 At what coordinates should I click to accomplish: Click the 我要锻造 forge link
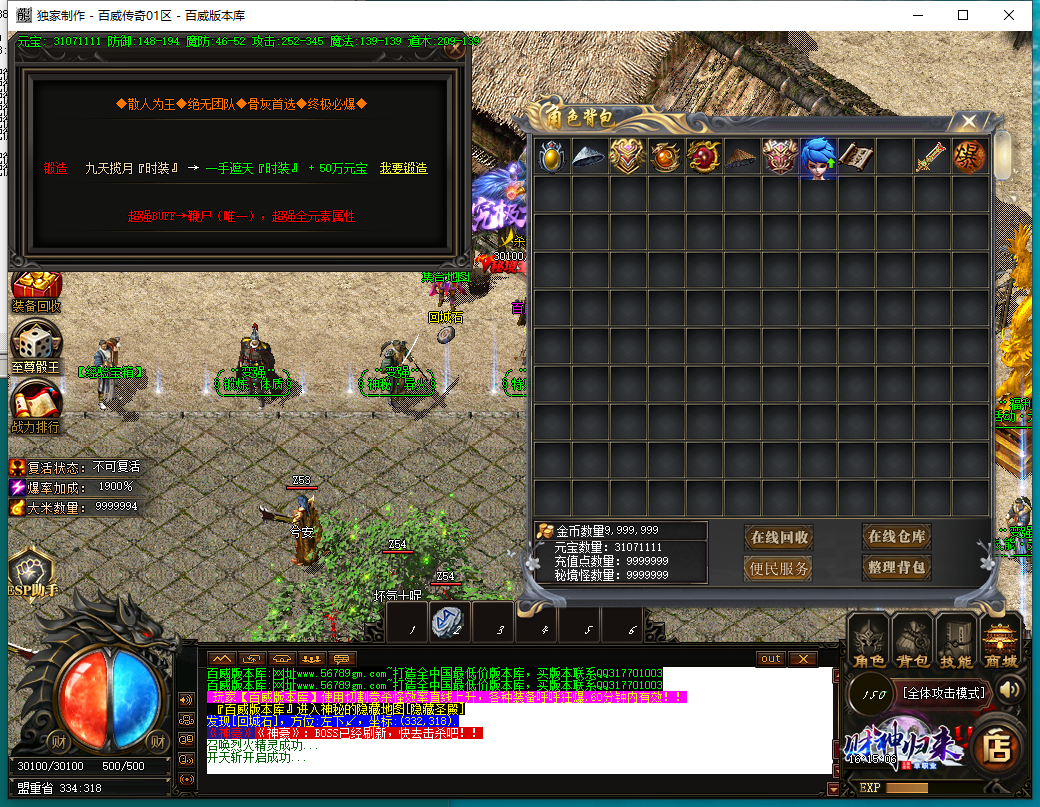click(403, 168)
